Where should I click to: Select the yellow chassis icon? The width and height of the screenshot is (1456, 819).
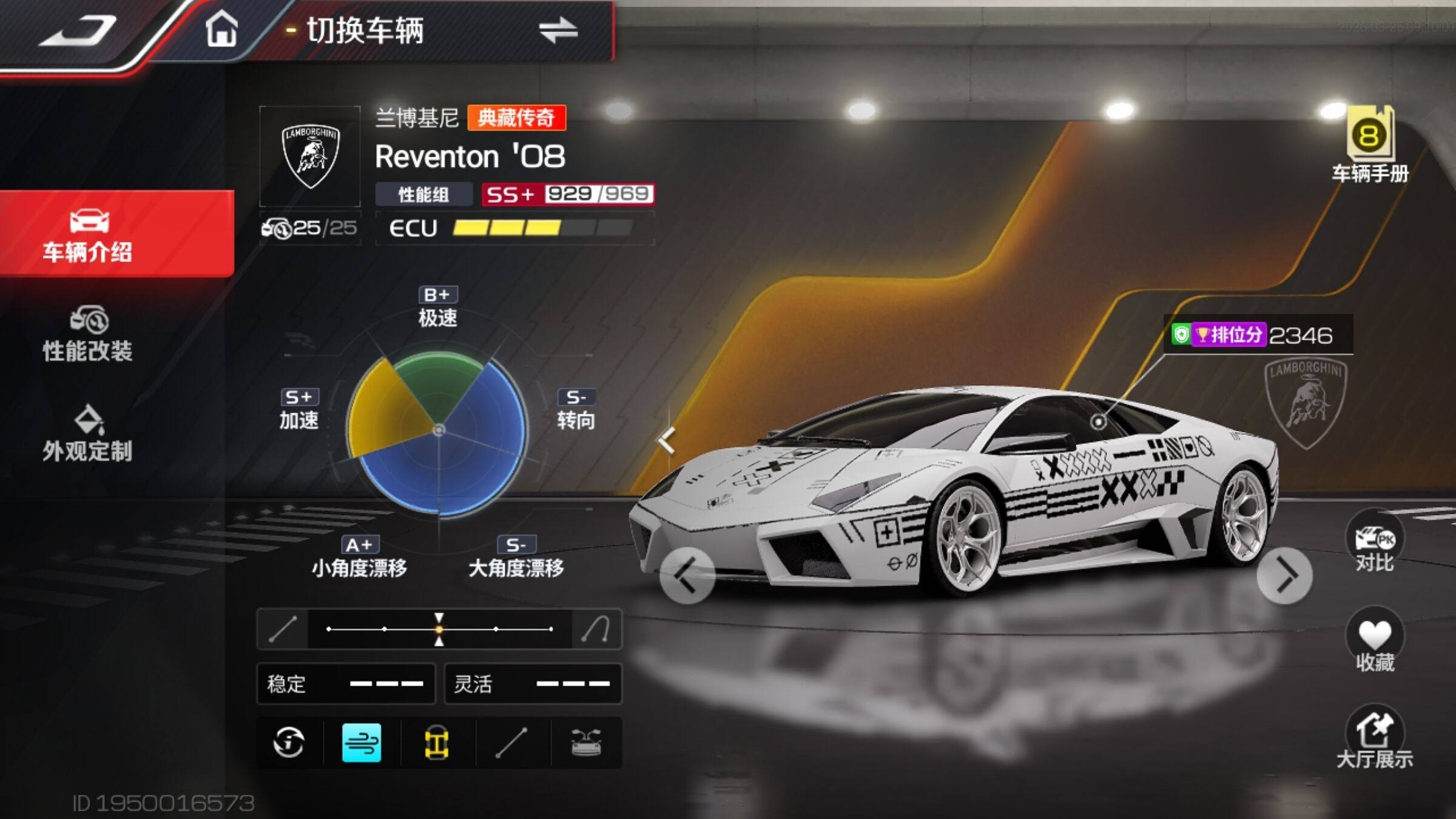point(437,743)
